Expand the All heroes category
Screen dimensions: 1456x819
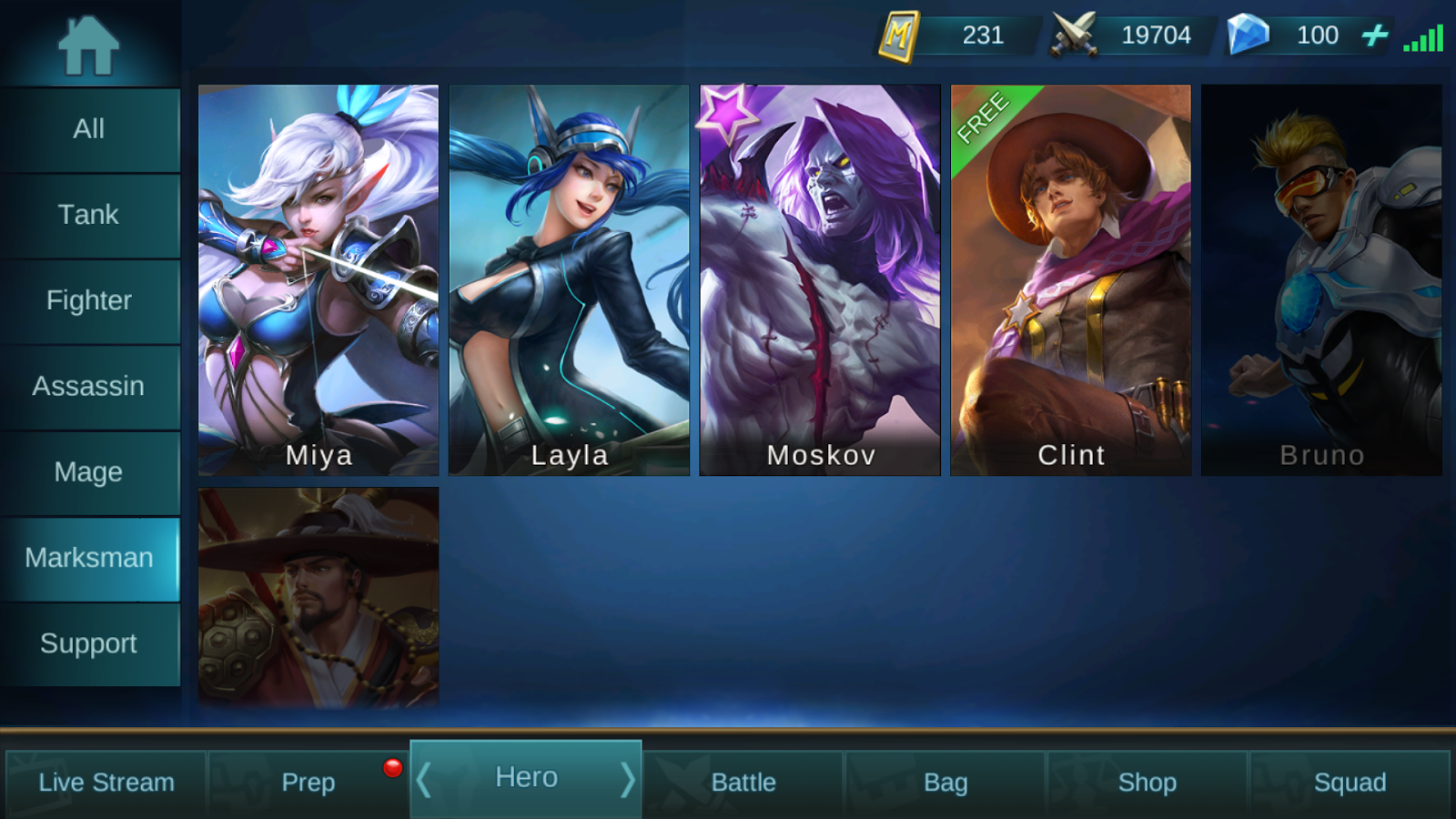88,128
